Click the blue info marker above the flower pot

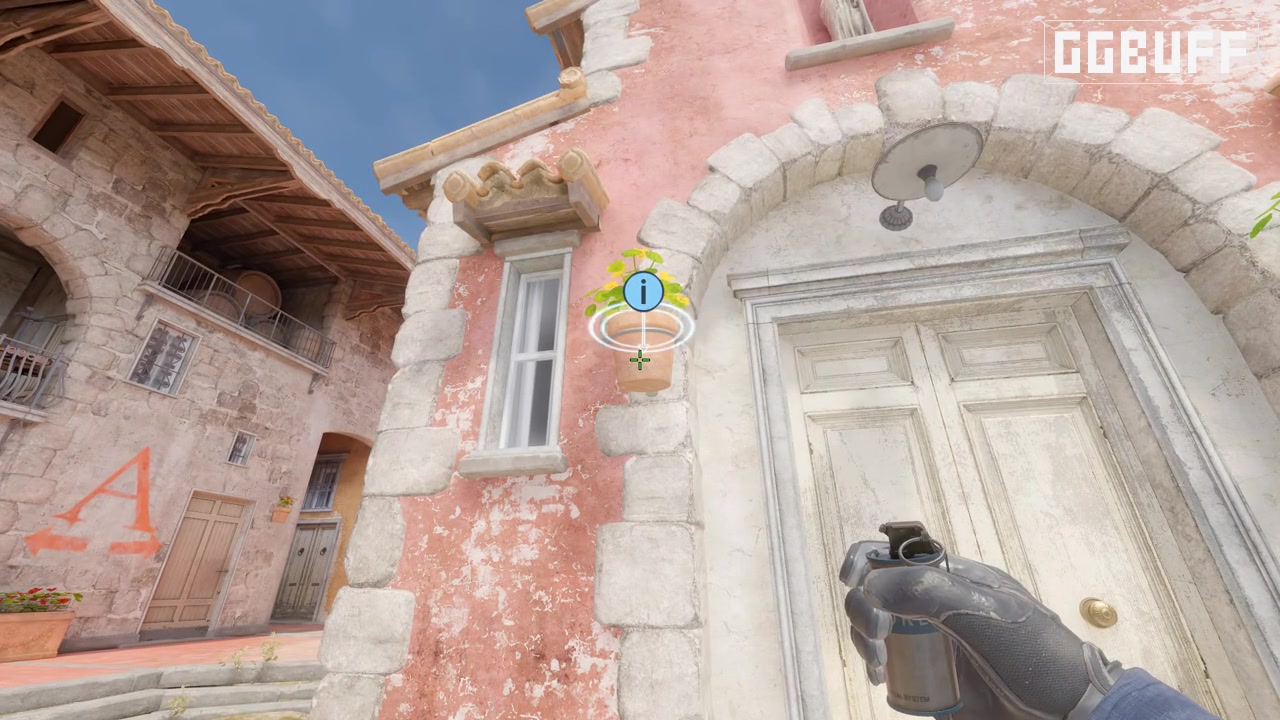point(644,290)
